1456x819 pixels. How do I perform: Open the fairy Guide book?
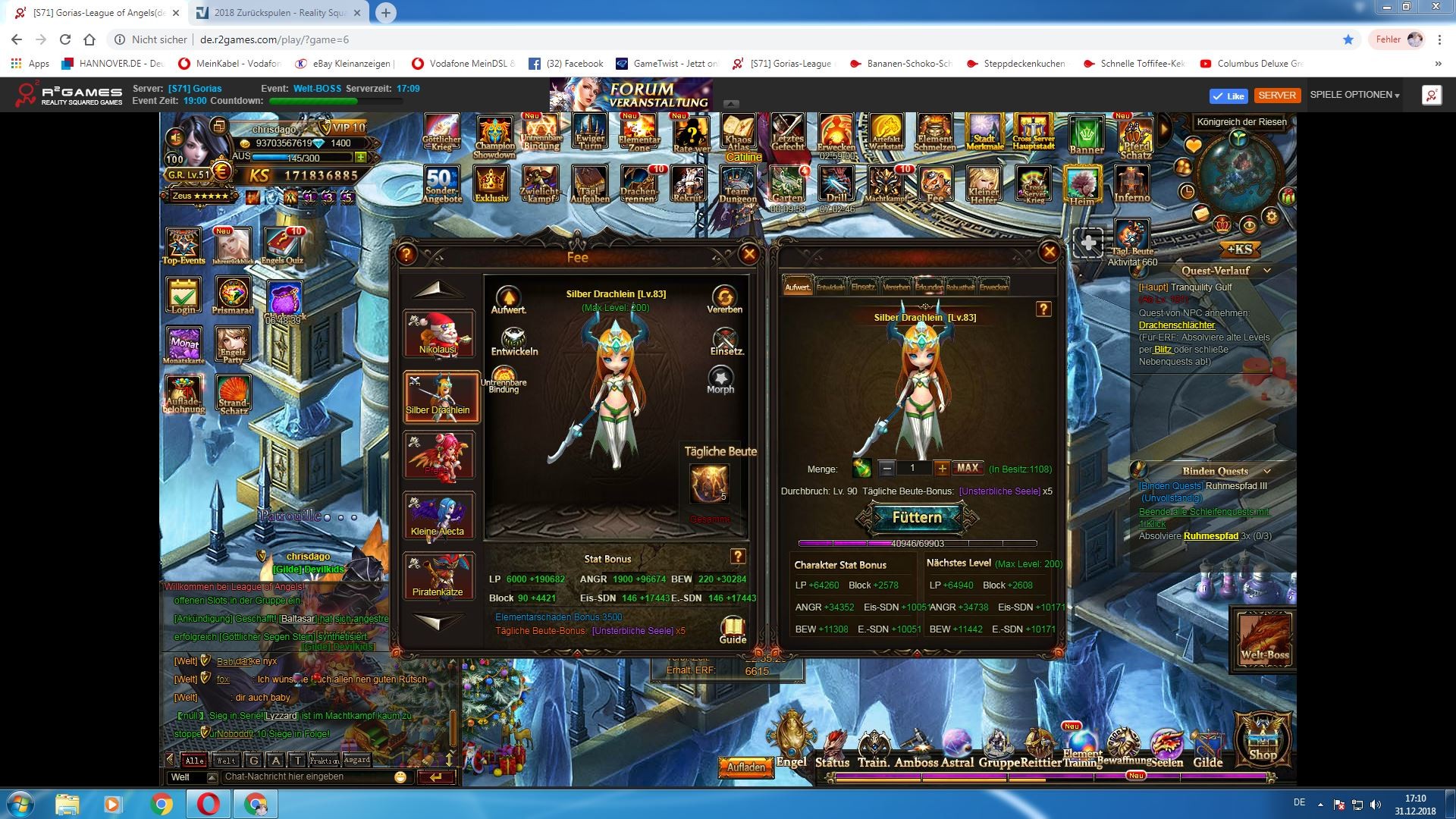point(733,629)
